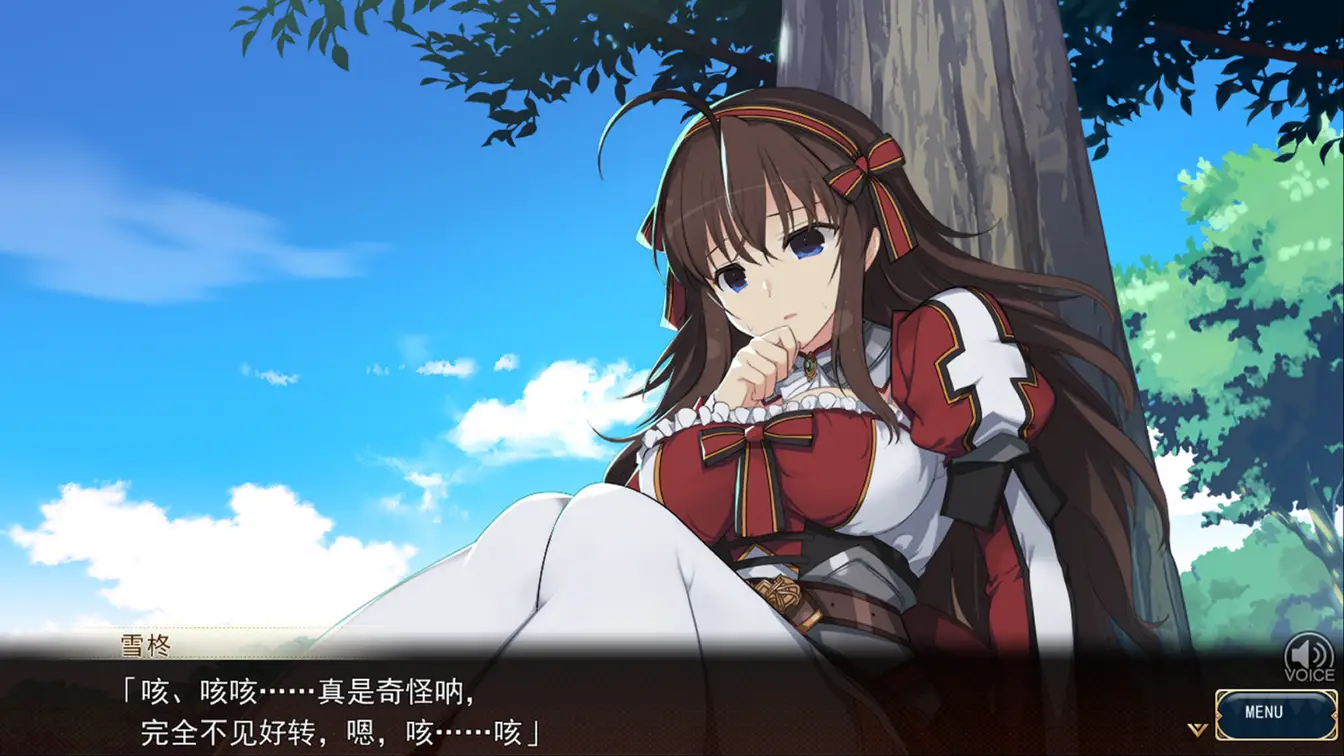Open the MENU button

pyautogui.click(x=1263, y=713)
